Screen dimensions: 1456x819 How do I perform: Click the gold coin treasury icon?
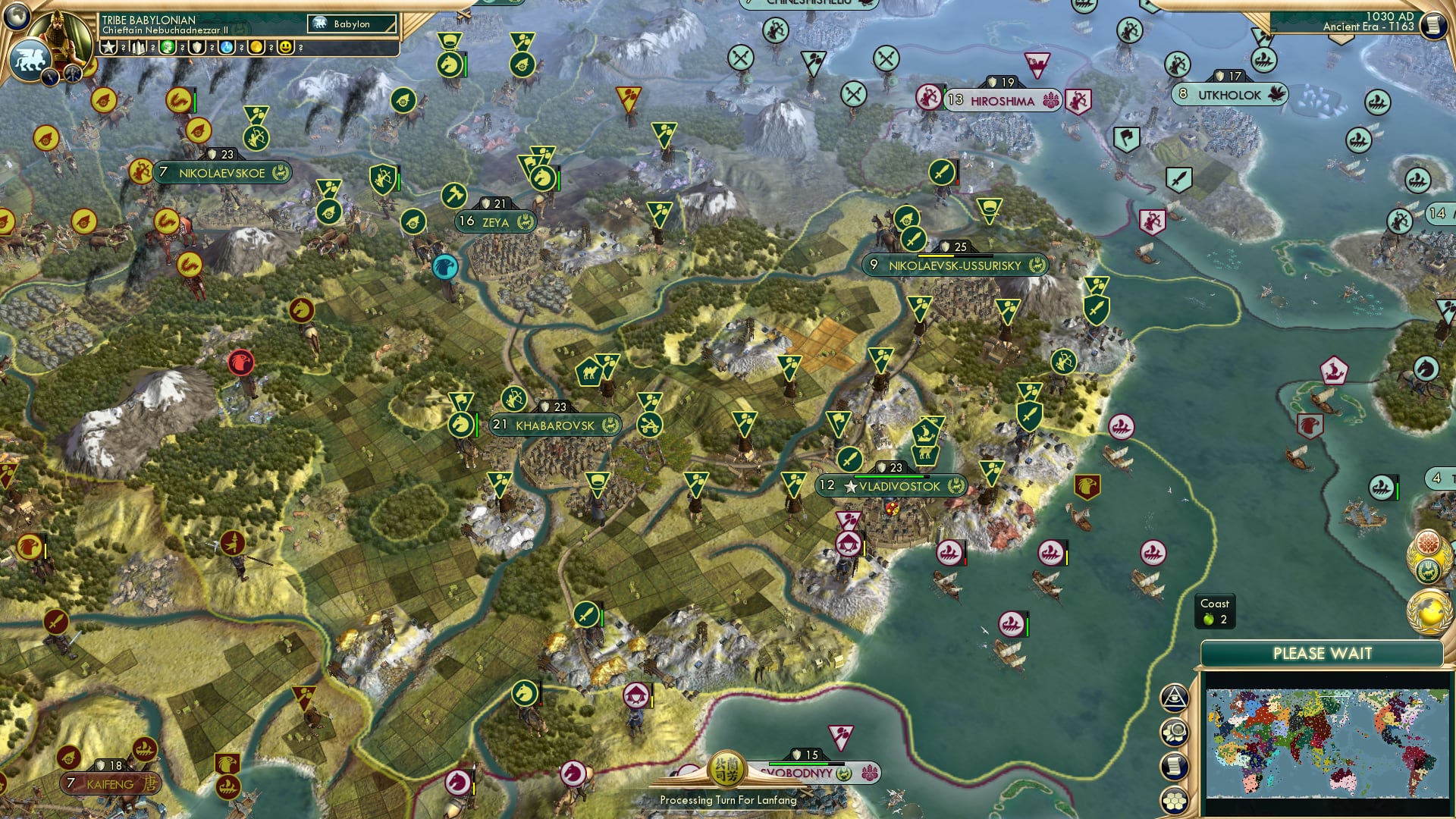(x=256, y=46)
